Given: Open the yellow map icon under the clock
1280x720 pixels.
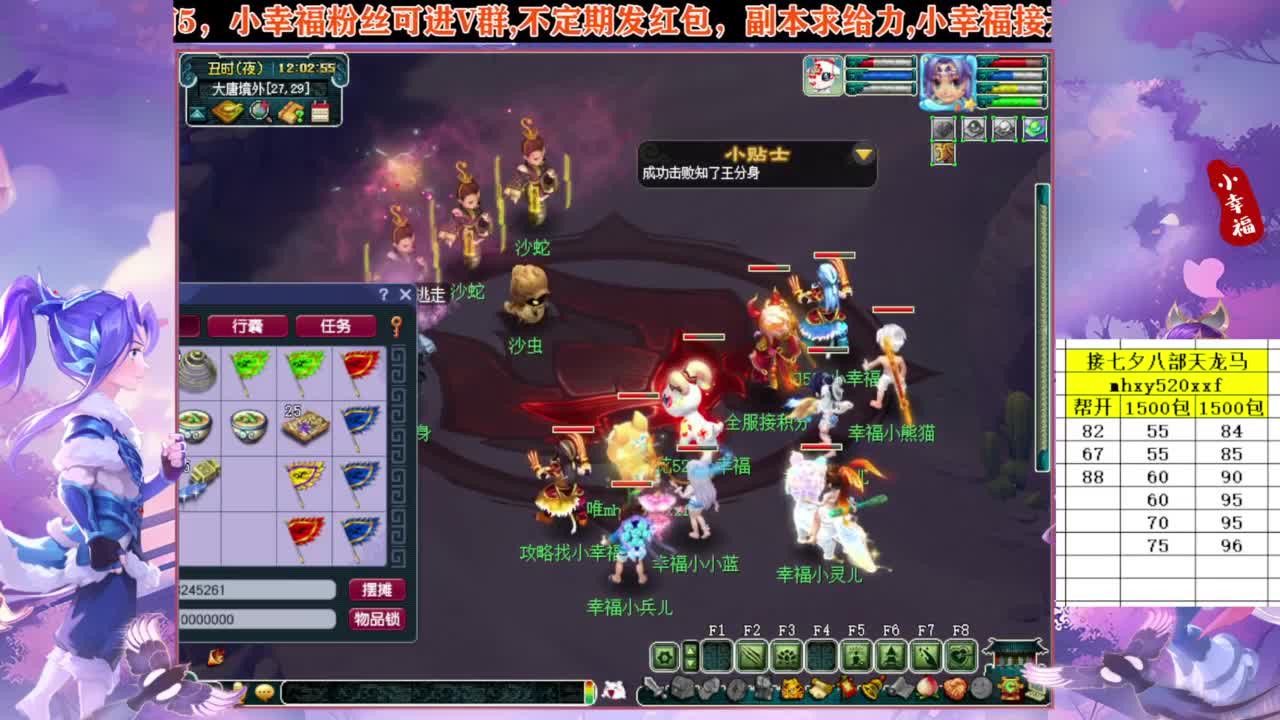Looking at the screenshot, I should click(x=226, y=111).
